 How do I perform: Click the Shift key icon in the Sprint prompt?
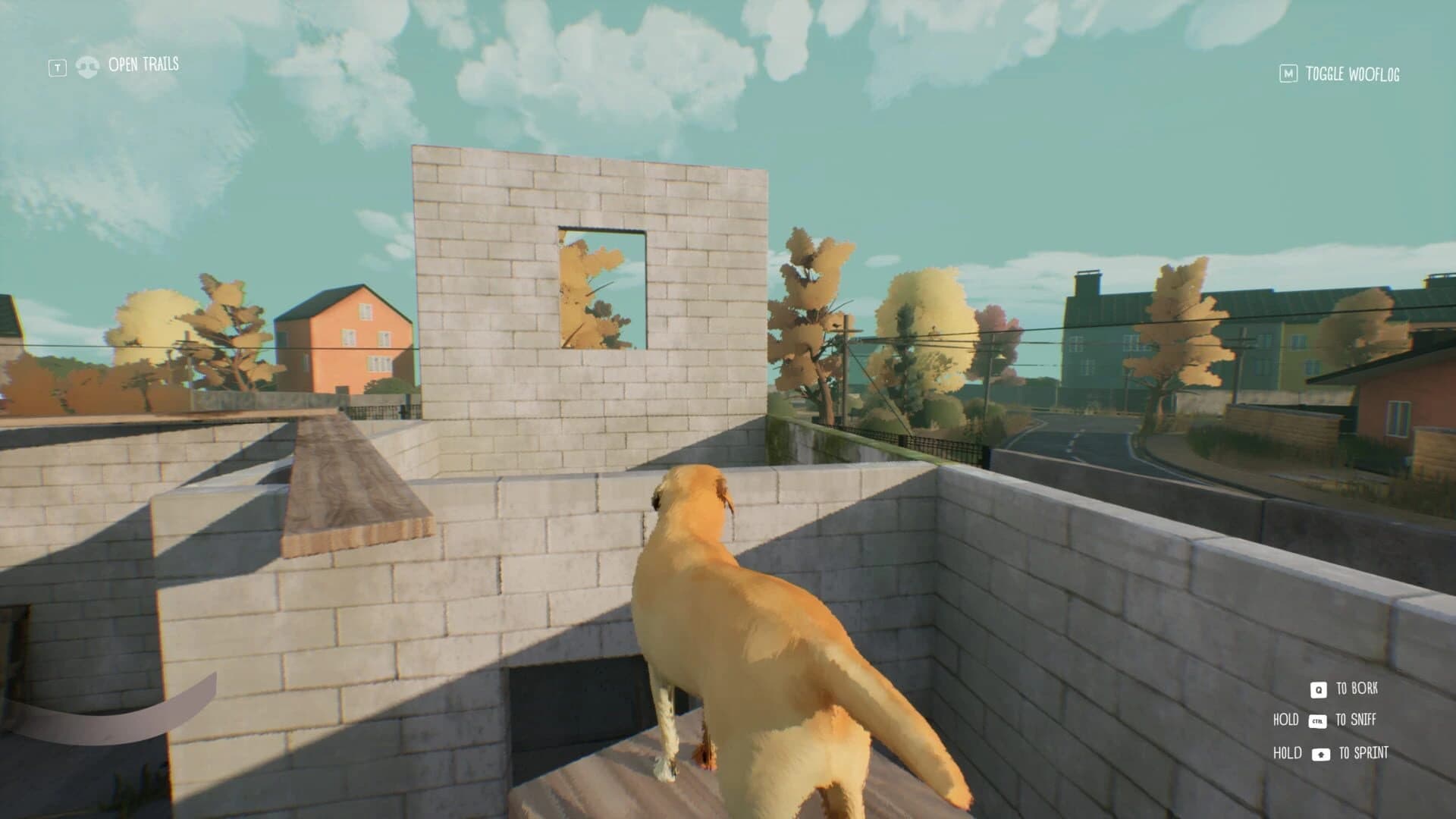coord(1320,755)
